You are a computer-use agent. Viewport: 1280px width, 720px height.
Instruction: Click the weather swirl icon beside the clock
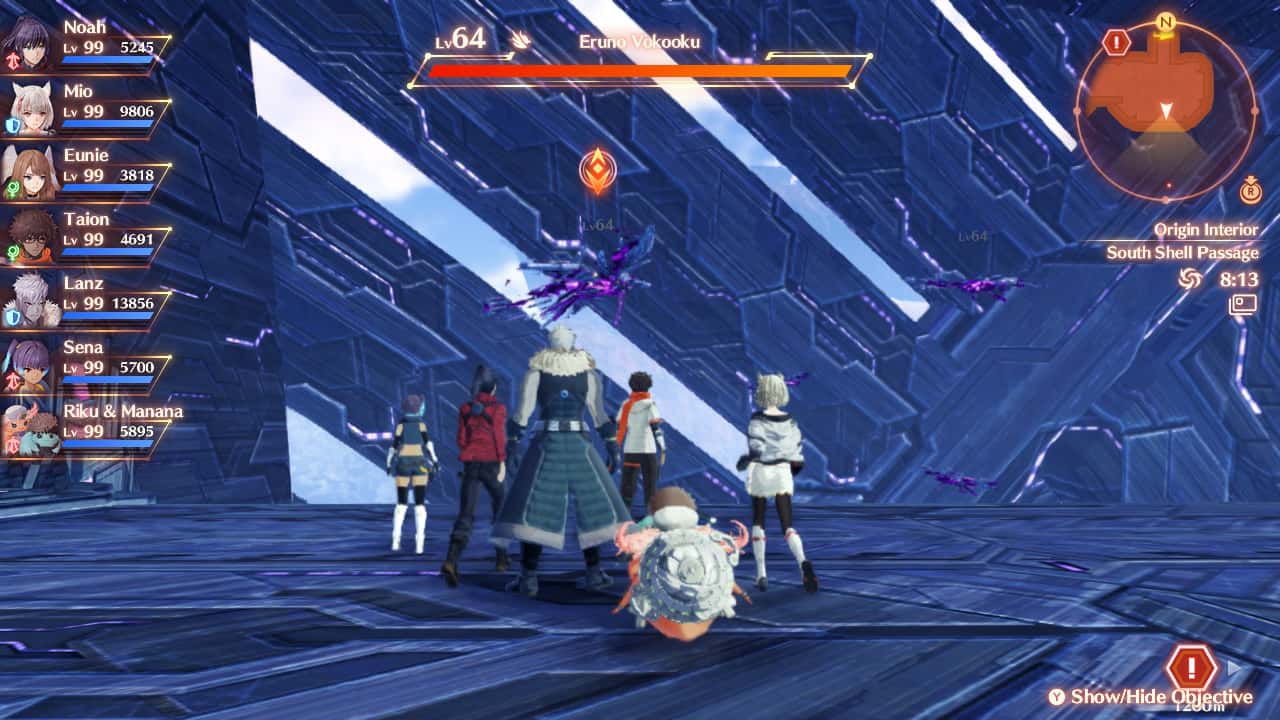click(1189, 279)
